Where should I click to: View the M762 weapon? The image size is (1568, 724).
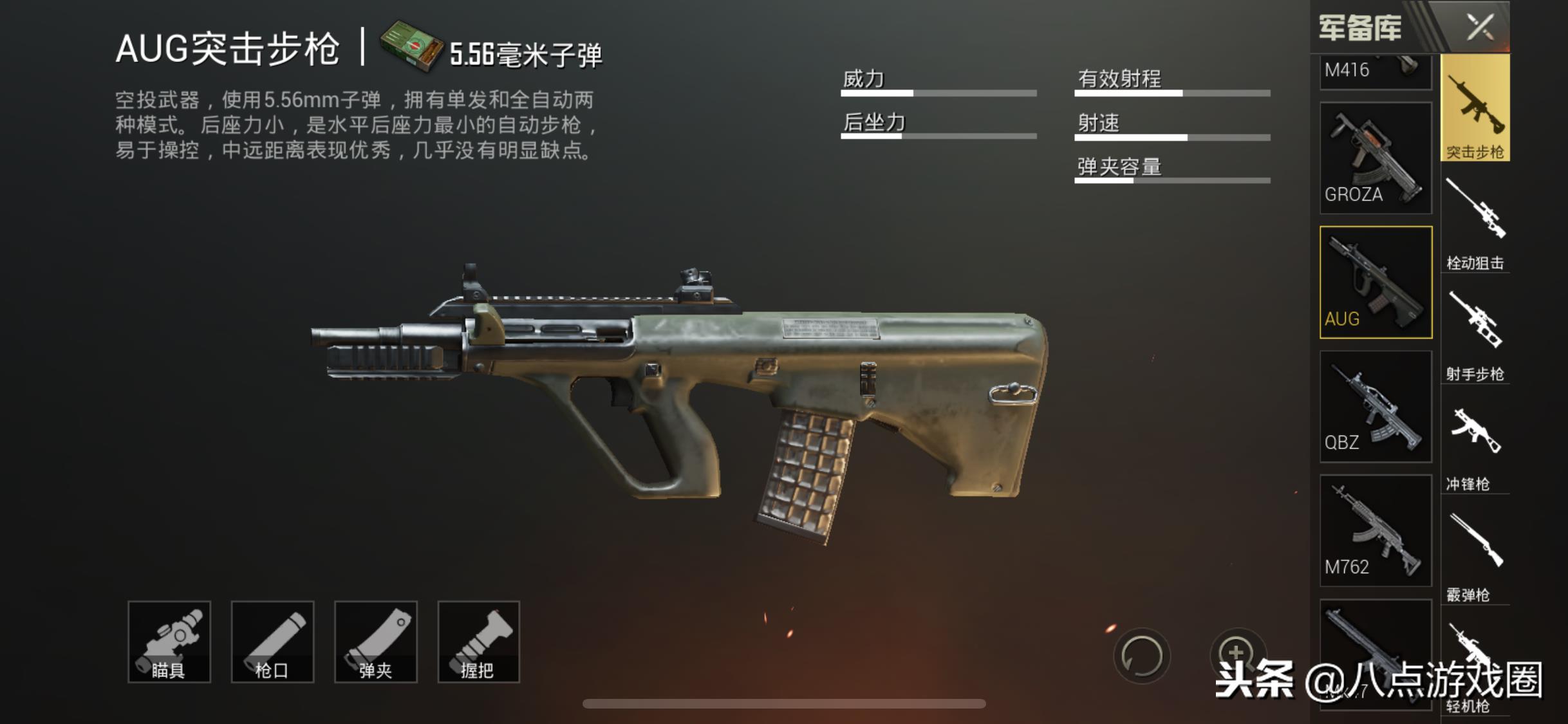(1376, 530)
